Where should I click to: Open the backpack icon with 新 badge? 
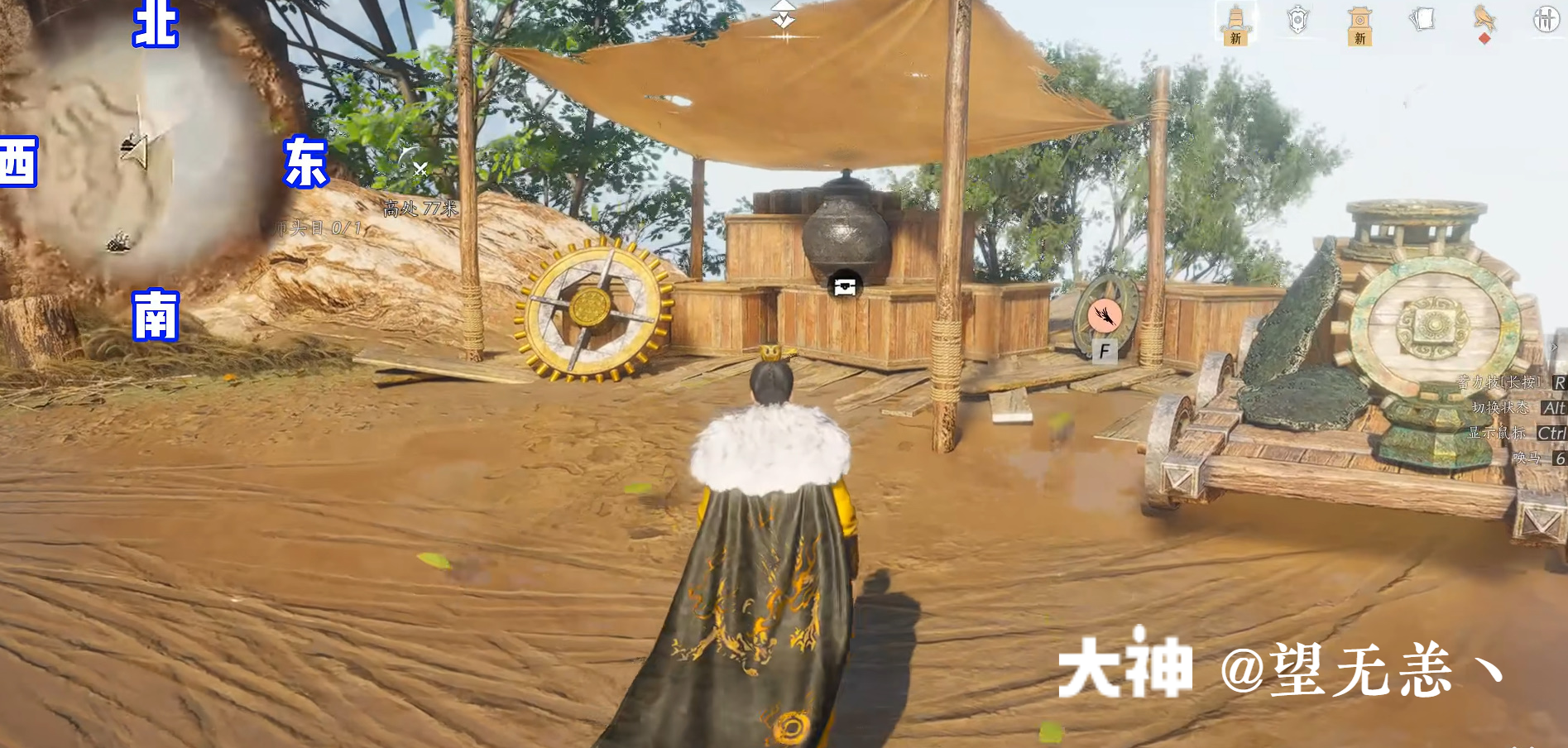pos(1237,21)
